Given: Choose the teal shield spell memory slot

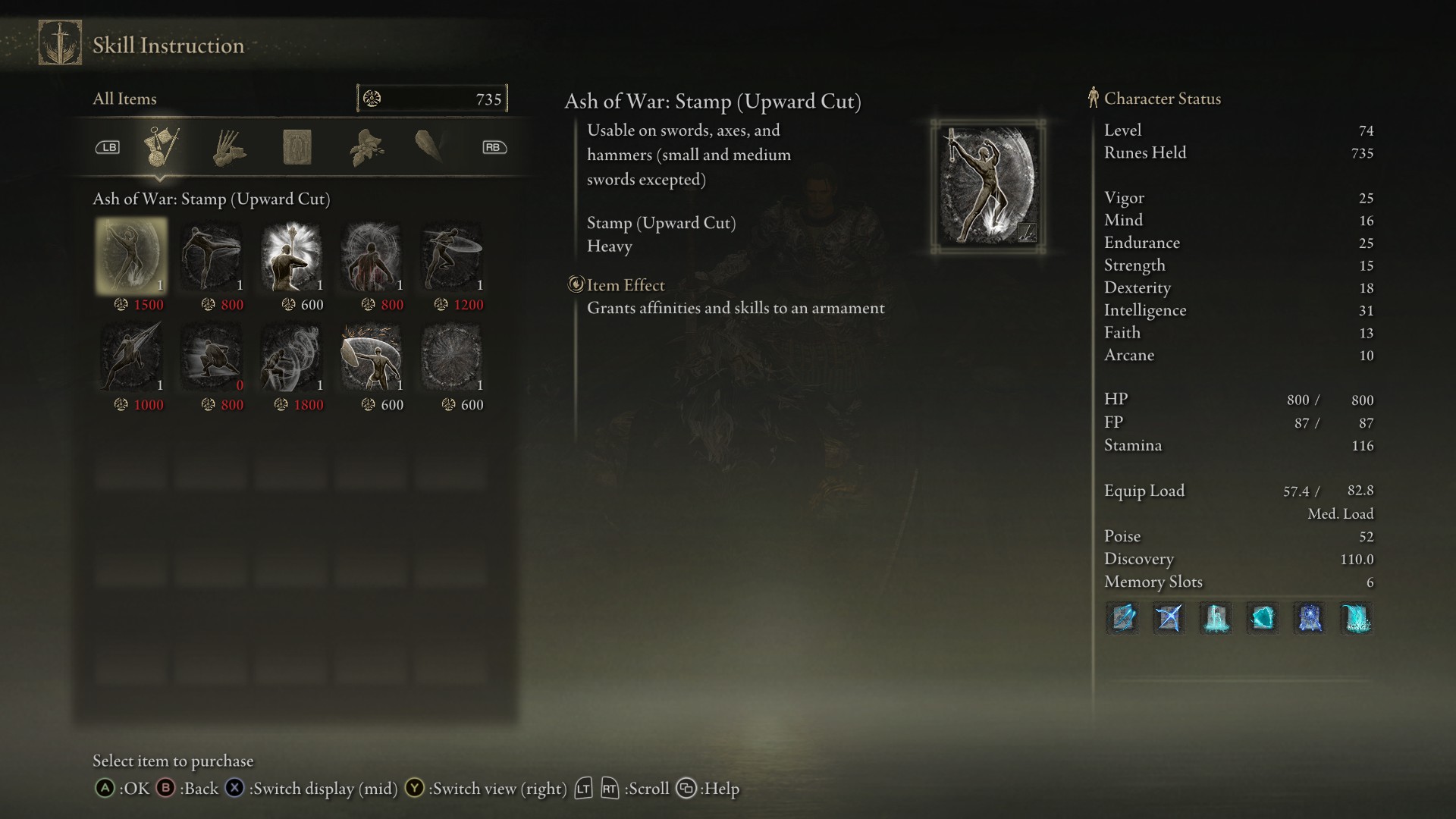Looking at the screenshot, I should coord(1263,618).
